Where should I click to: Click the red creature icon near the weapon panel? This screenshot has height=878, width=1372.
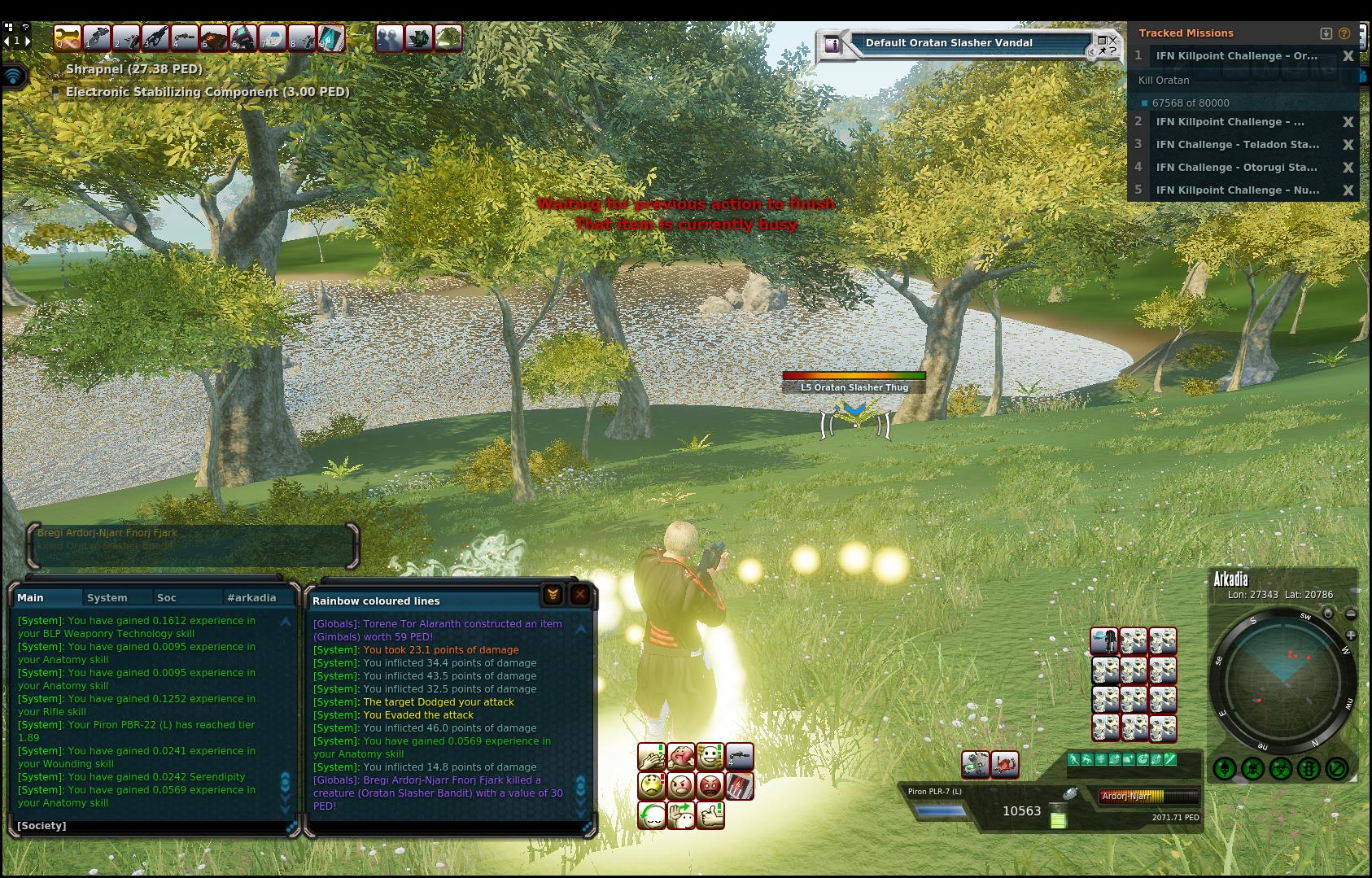point(1005,763)
